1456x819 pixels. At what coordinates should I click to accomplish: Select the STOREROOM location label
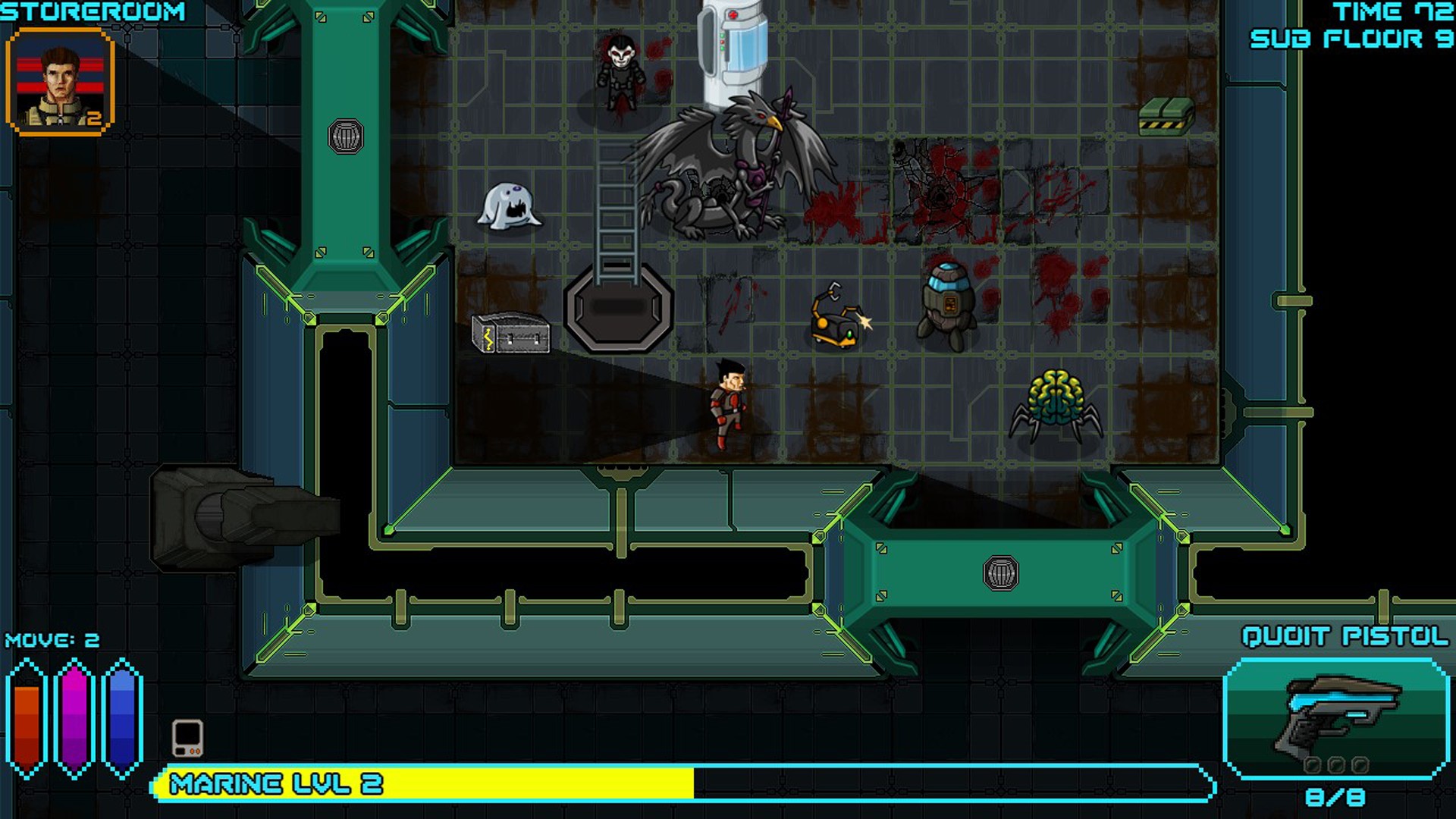[91, 12]
